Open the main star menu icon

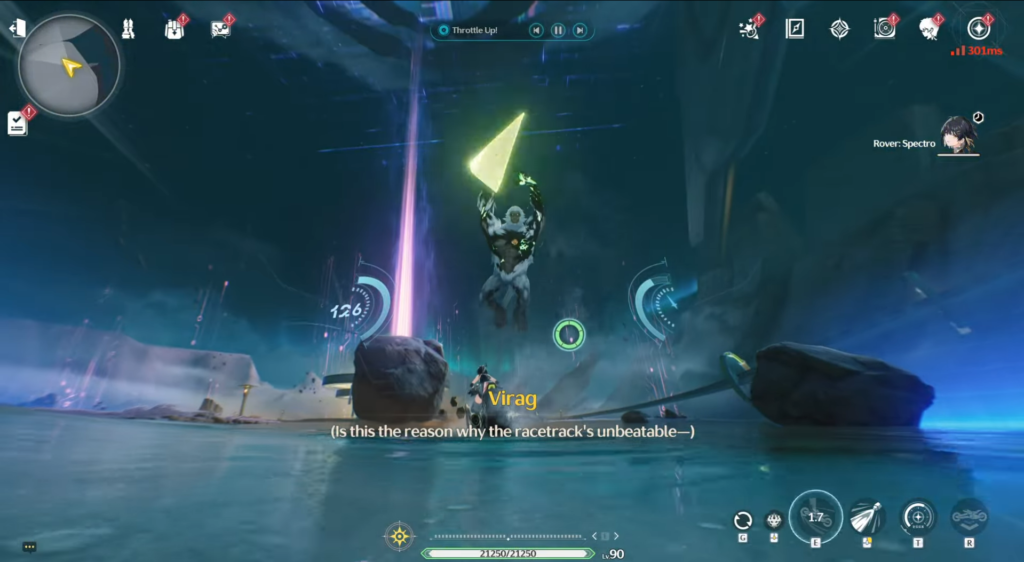coord(977,27)
